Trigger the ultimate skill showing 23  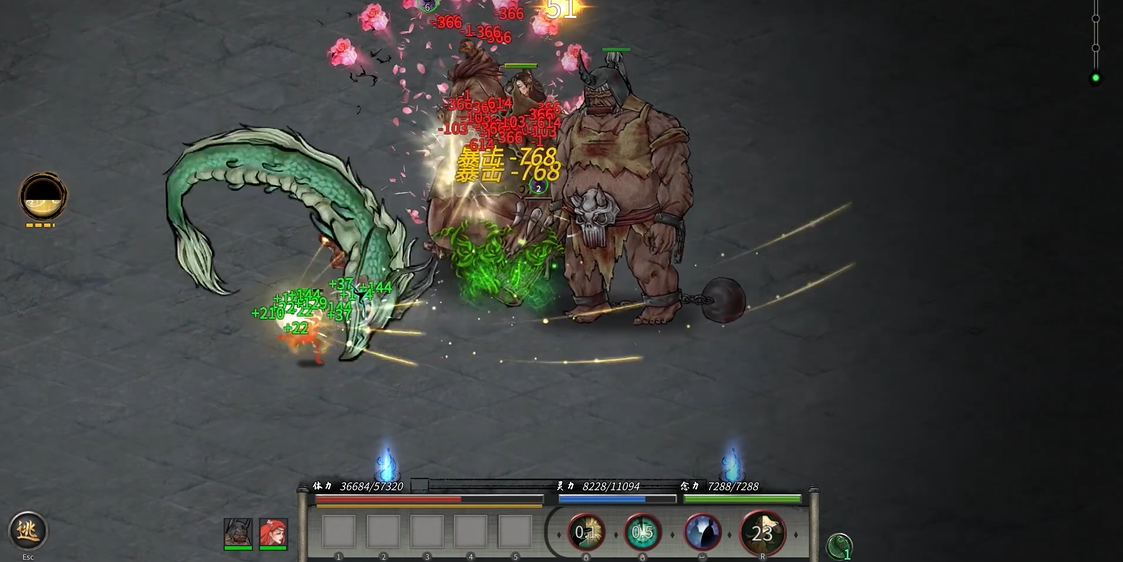(x=762, y=532)
